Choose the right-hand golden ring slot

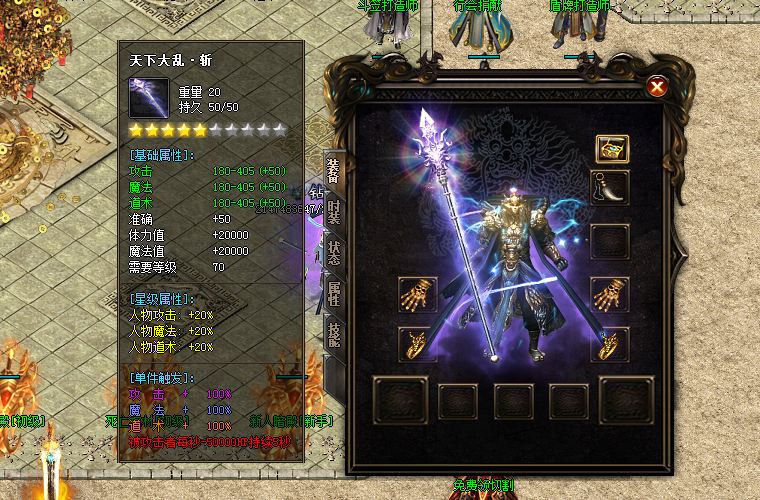click(x=610, y=344)
